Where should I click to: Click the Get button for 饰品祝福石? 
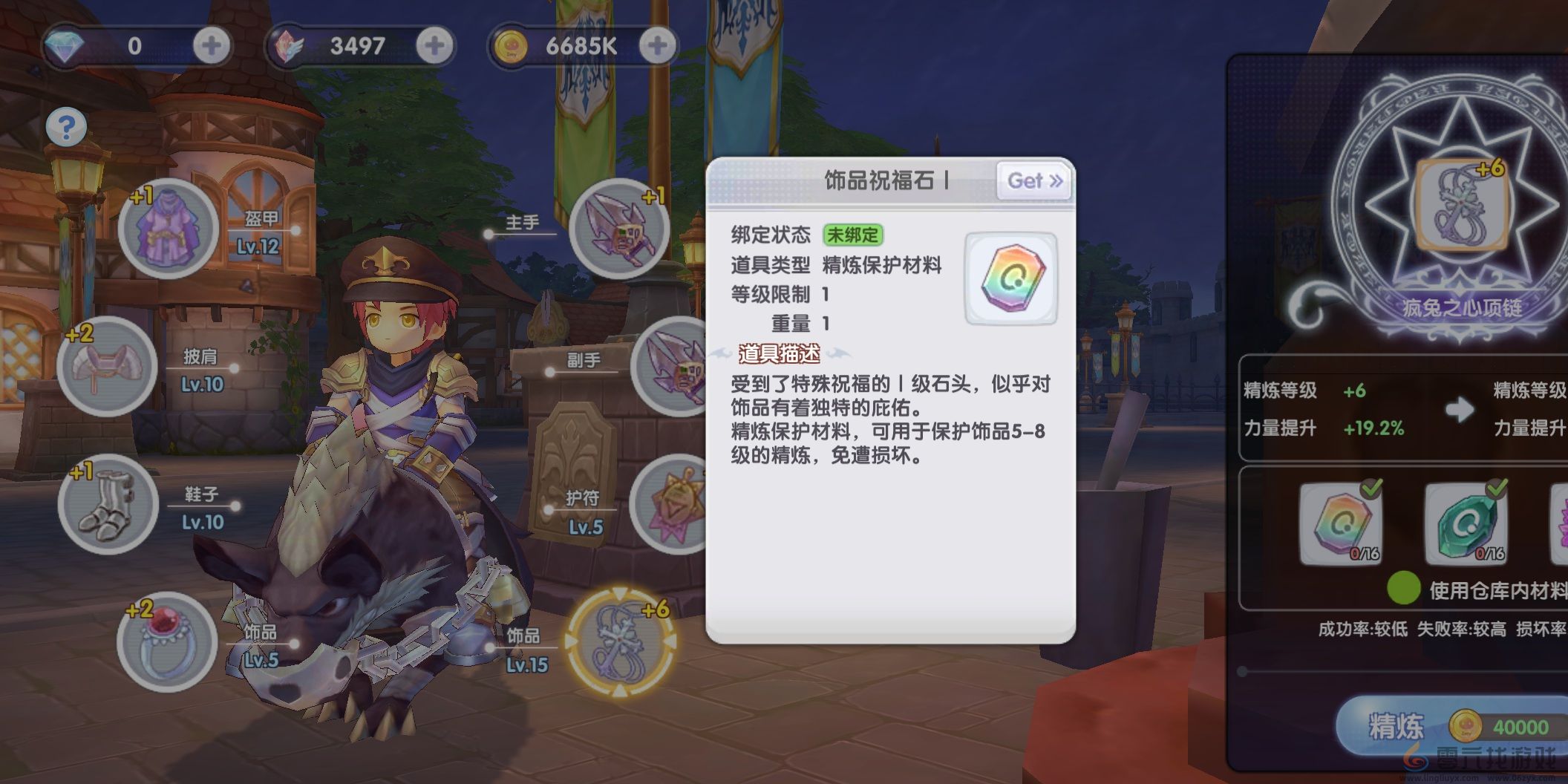coord(1033,181)
